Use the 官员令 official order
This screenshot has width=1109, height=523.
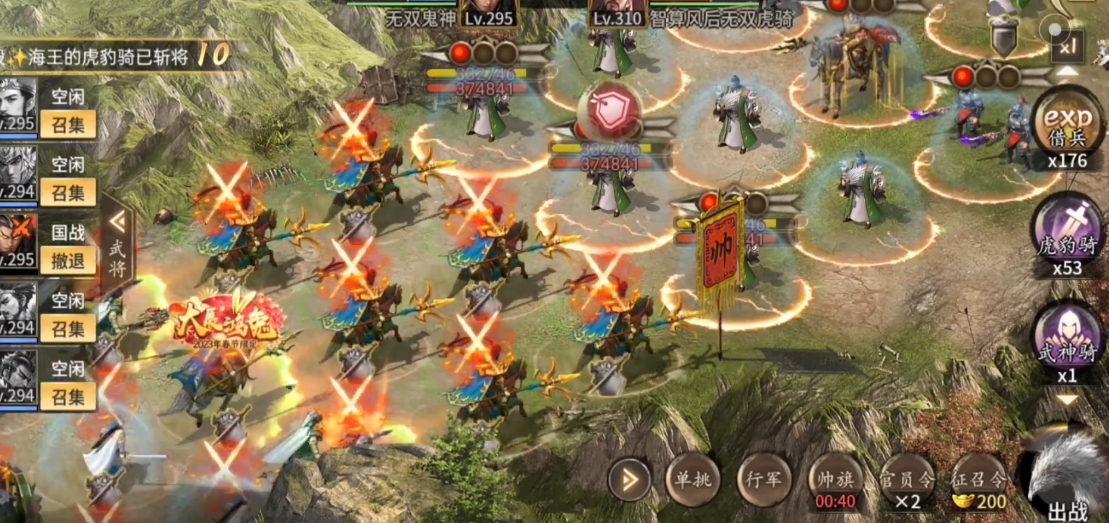pyautogui.click(x=908, y=482)
